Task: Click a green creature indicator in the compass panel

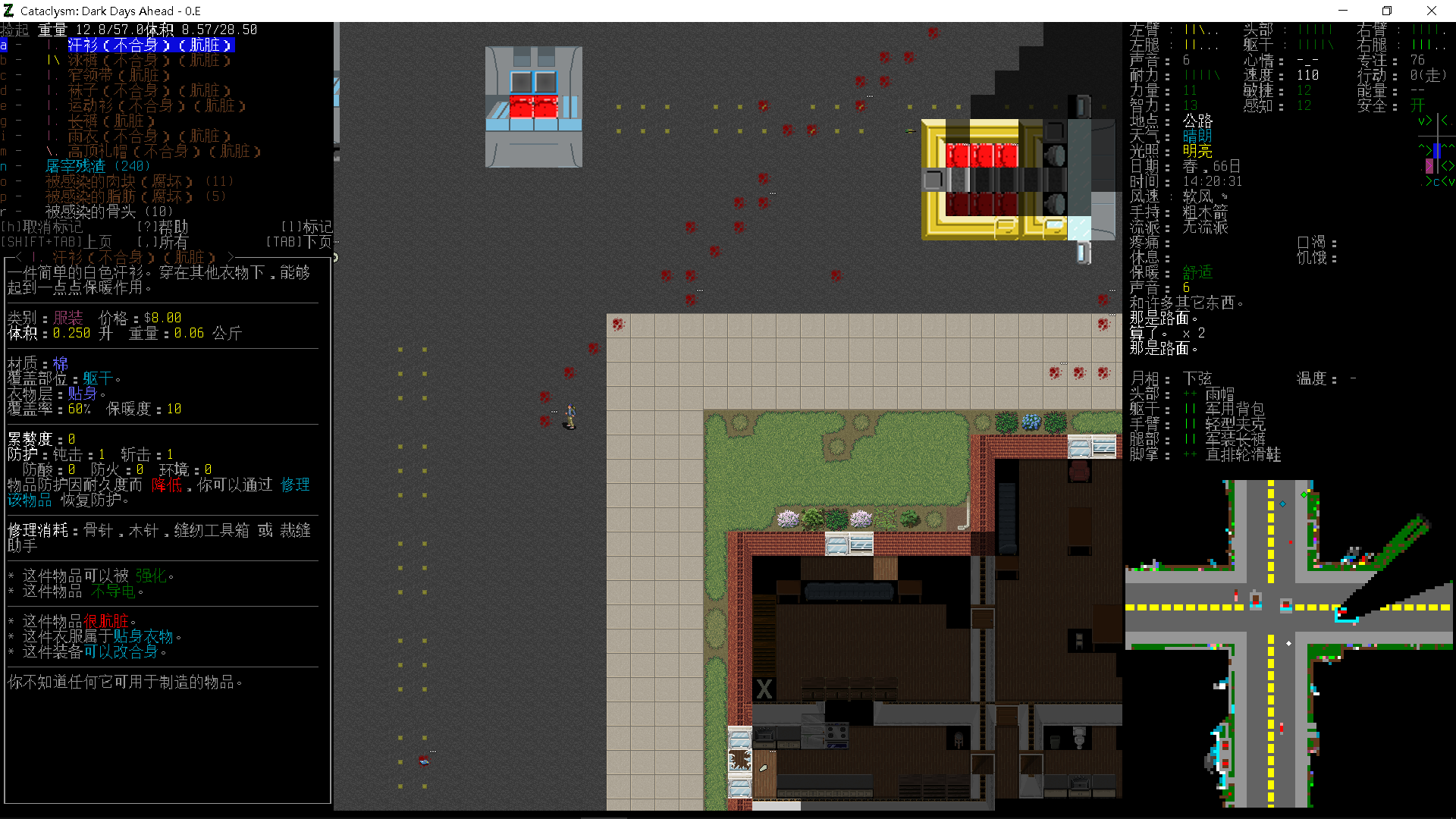Action: pos(1429,120)
